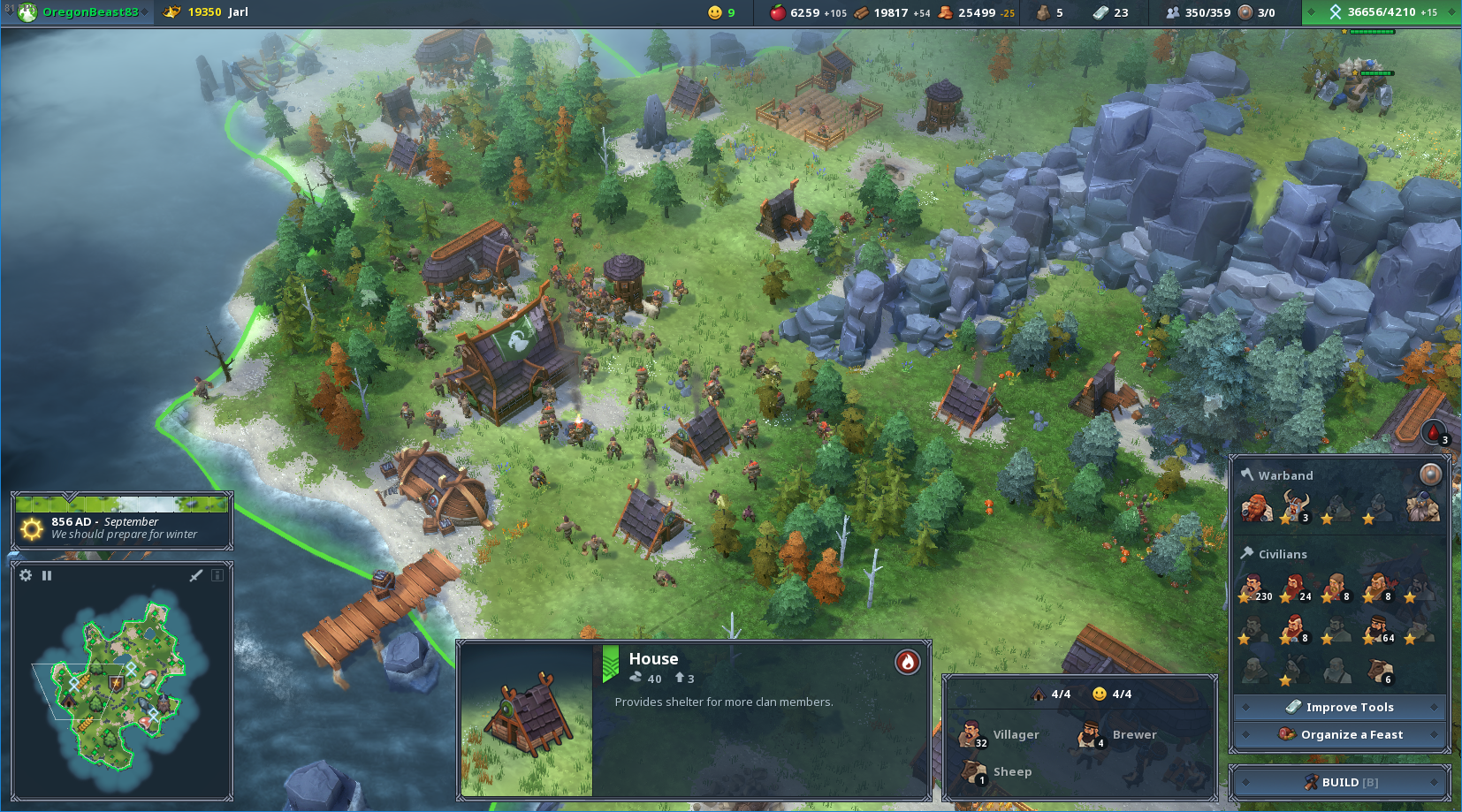The height and width of the screenshot is (812, 1462).
Task: Select the sheep icon showing 6 in Civilians
Action: [x=1380, y=671]
